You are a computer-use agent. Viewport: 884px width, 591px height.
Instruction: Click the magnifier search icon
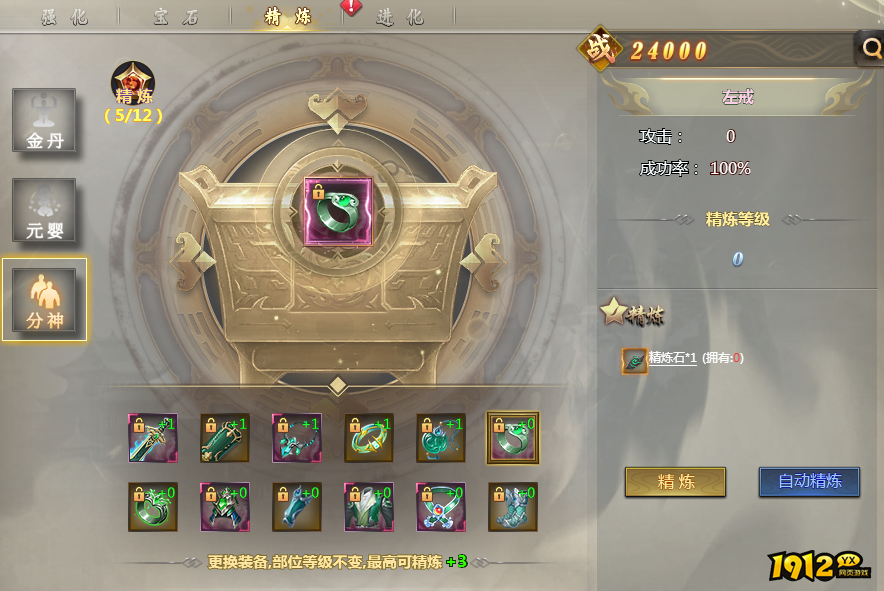868,47
